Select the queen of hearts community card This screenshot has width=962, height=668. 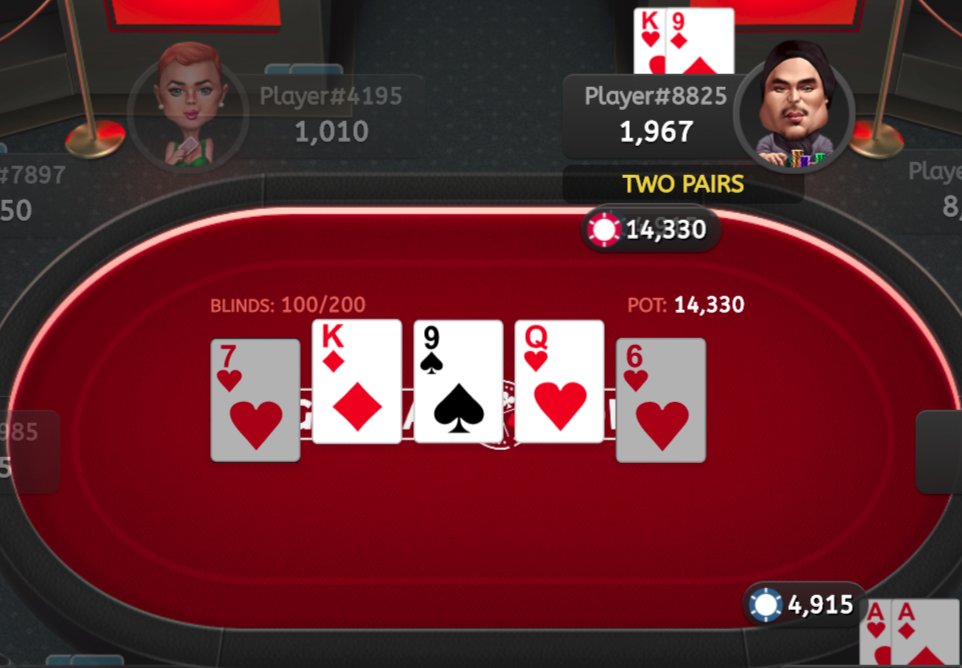(559, 382)
